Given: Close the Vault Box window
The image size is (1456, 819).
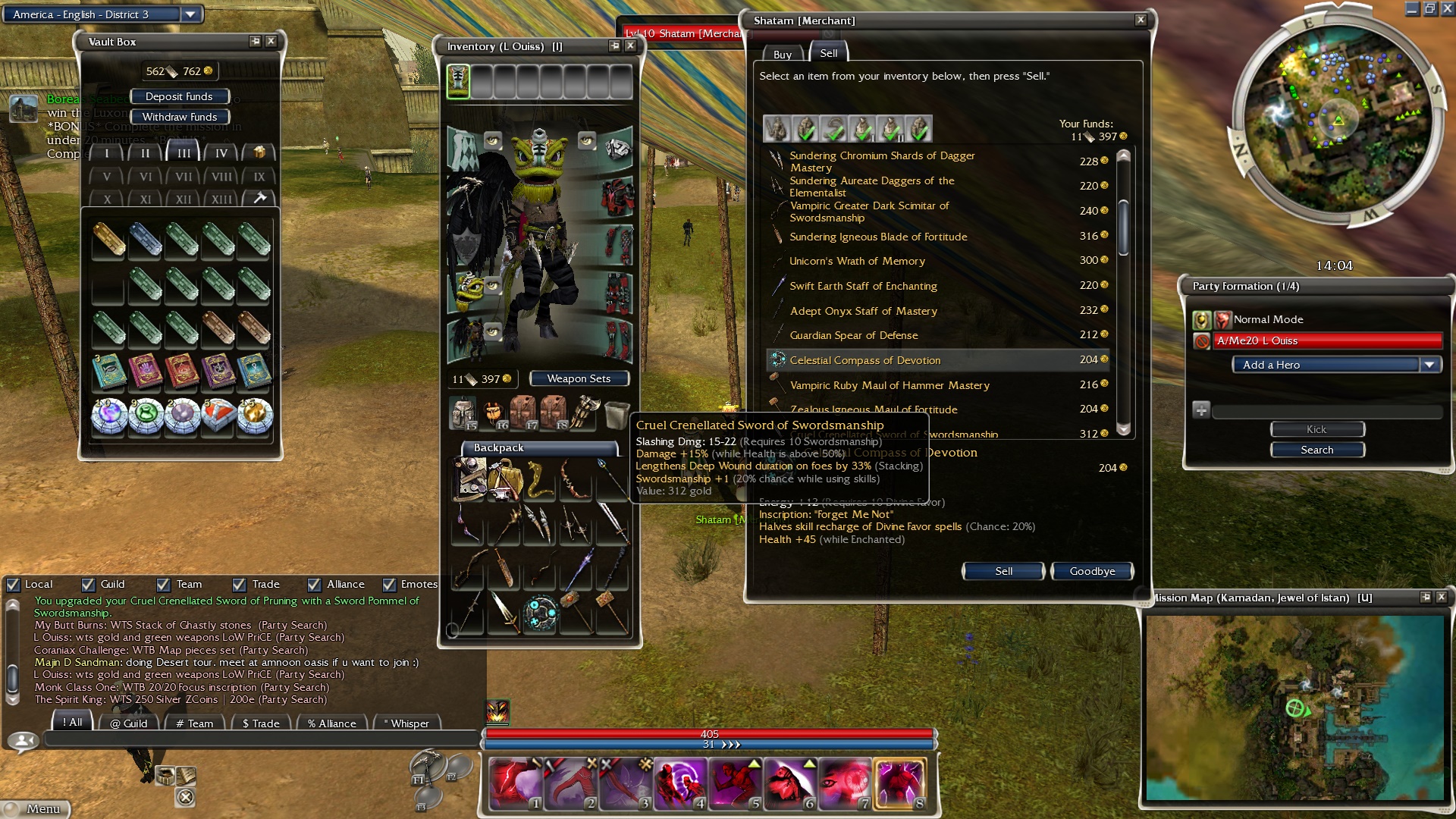Looking at the screenshot, I should (271, 42).
